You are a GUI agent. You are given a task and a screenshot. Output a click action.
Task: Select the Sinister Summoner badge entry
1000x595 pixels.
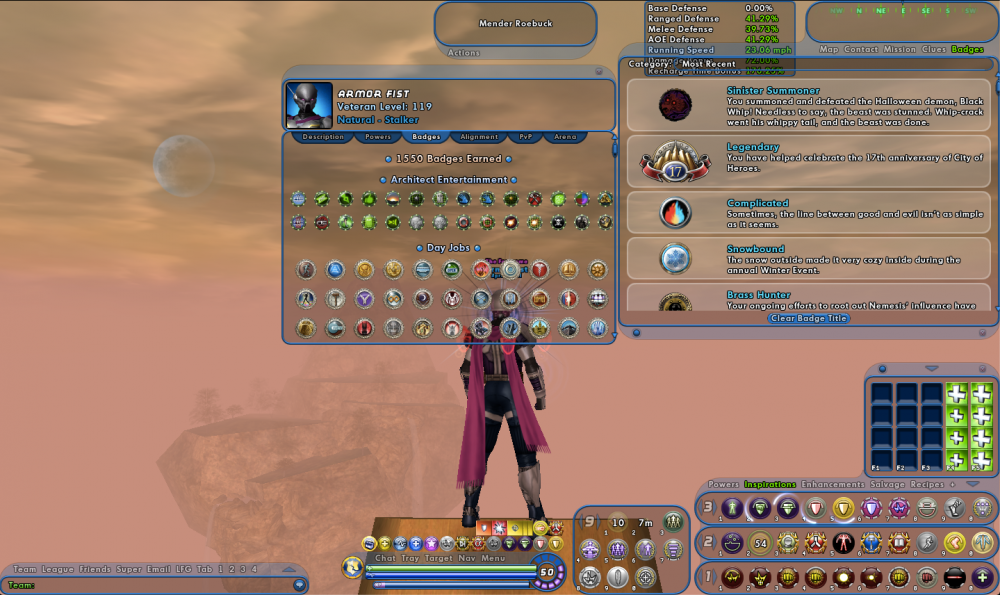[x=808, y=104]
